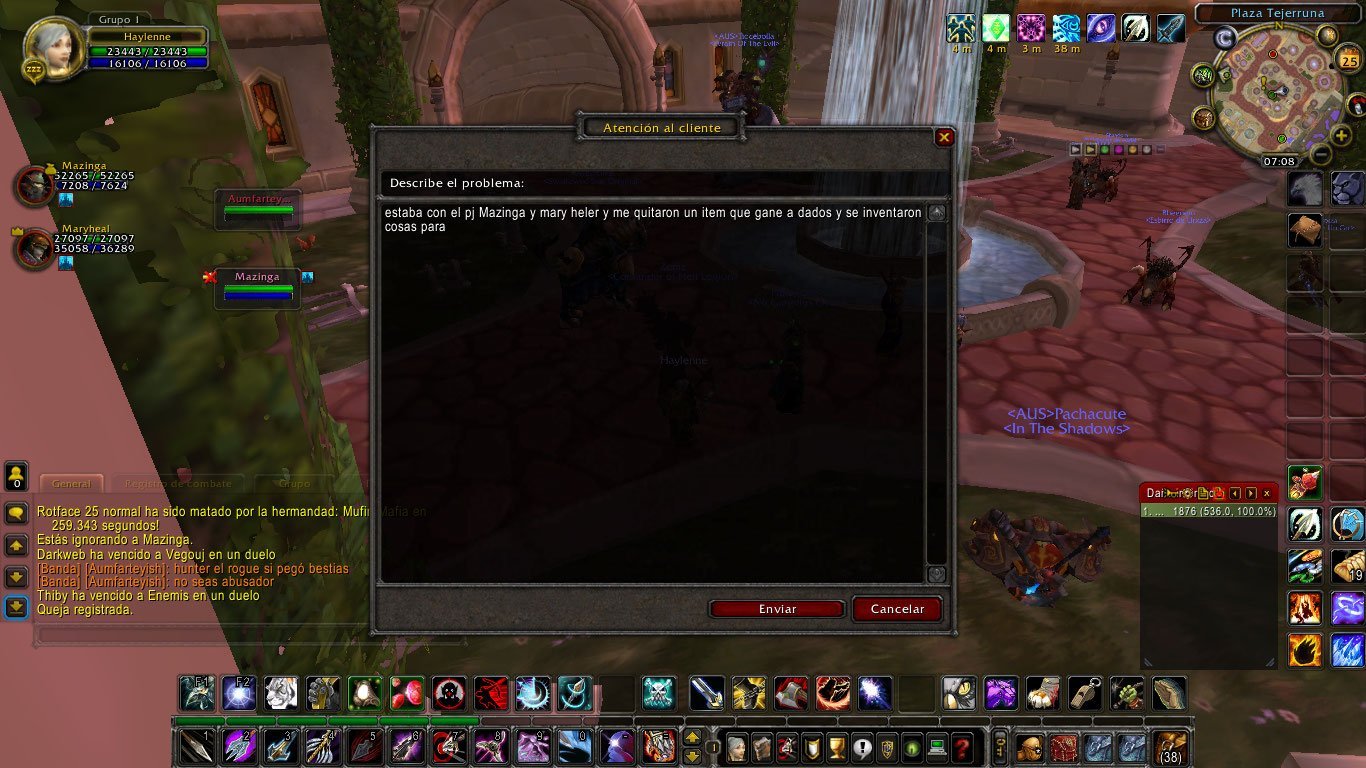Open the red question mark help button
Viewport: 1366px width, 768px height.
(962, 747)
